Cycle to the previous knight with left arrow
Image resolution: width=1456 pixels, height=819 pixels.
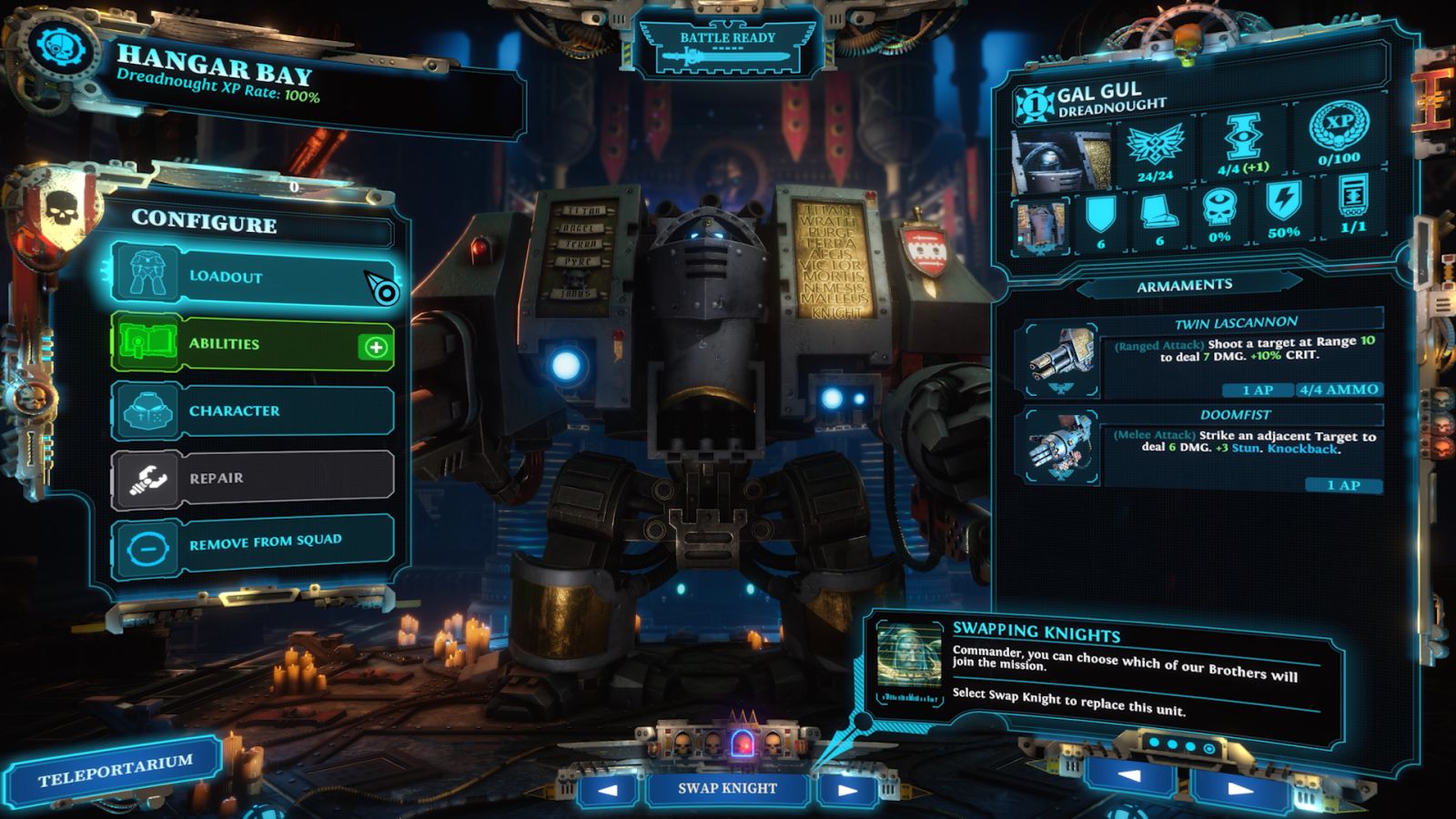[608, 789]
